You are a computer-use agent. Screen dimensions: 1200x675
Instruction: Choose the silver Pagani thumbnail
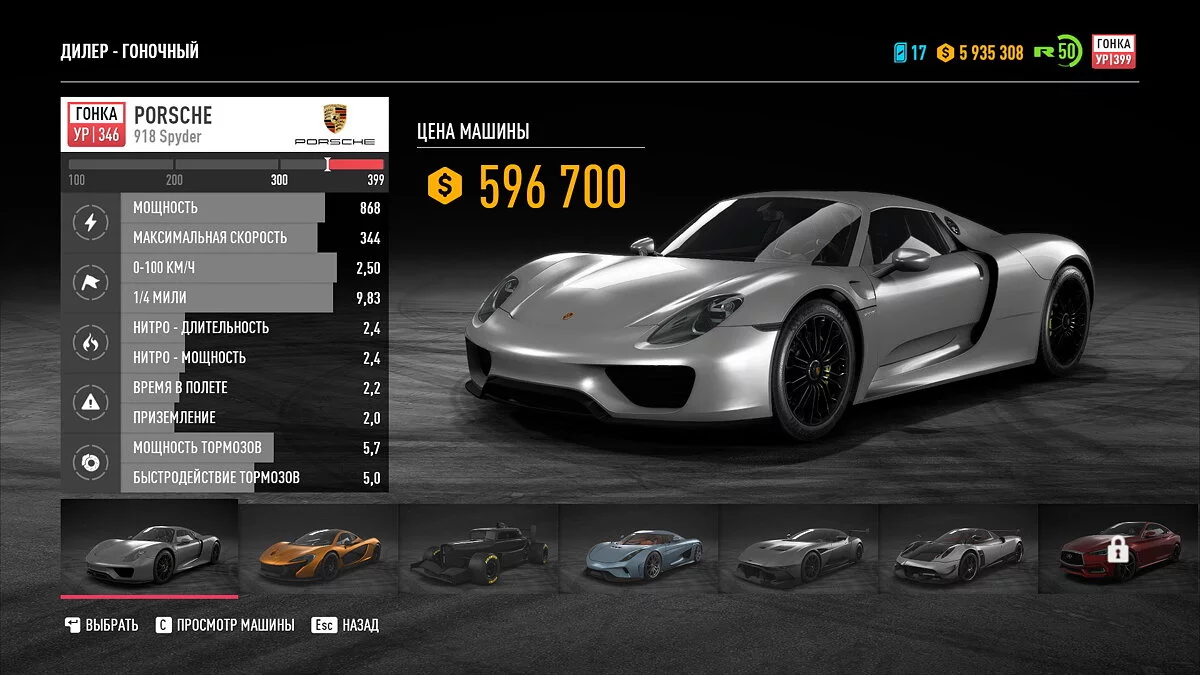(958, 552)
